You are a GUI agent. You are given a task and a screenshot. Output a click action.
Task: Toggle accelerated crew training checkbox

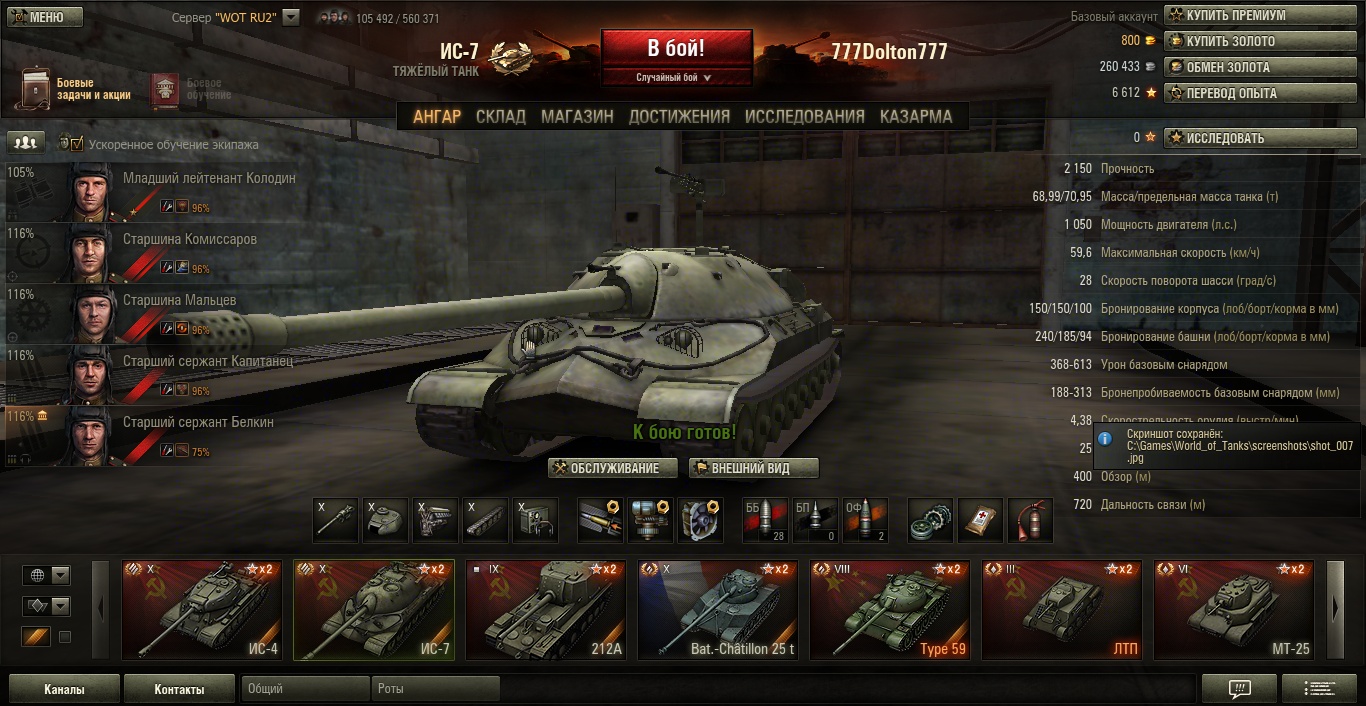point(76,144)
